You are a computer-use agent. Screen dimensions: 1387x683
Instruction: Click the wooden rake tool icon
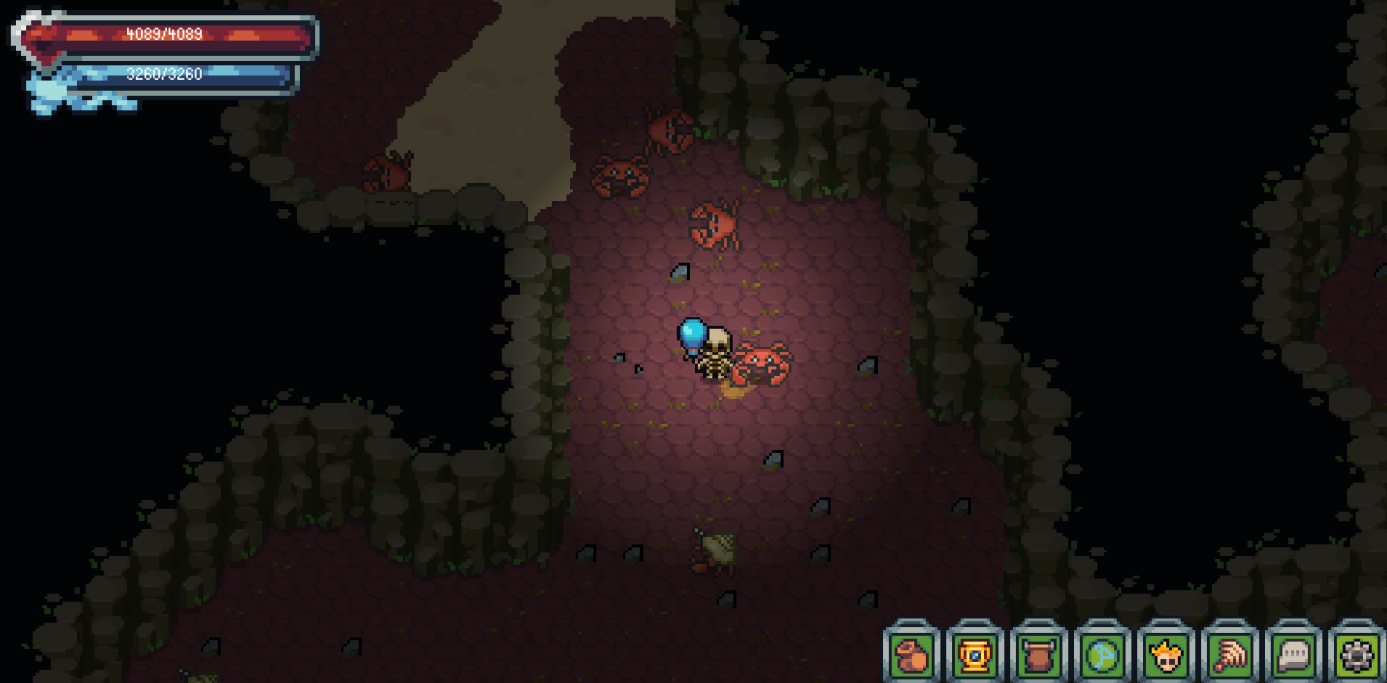click(1230, 656)
